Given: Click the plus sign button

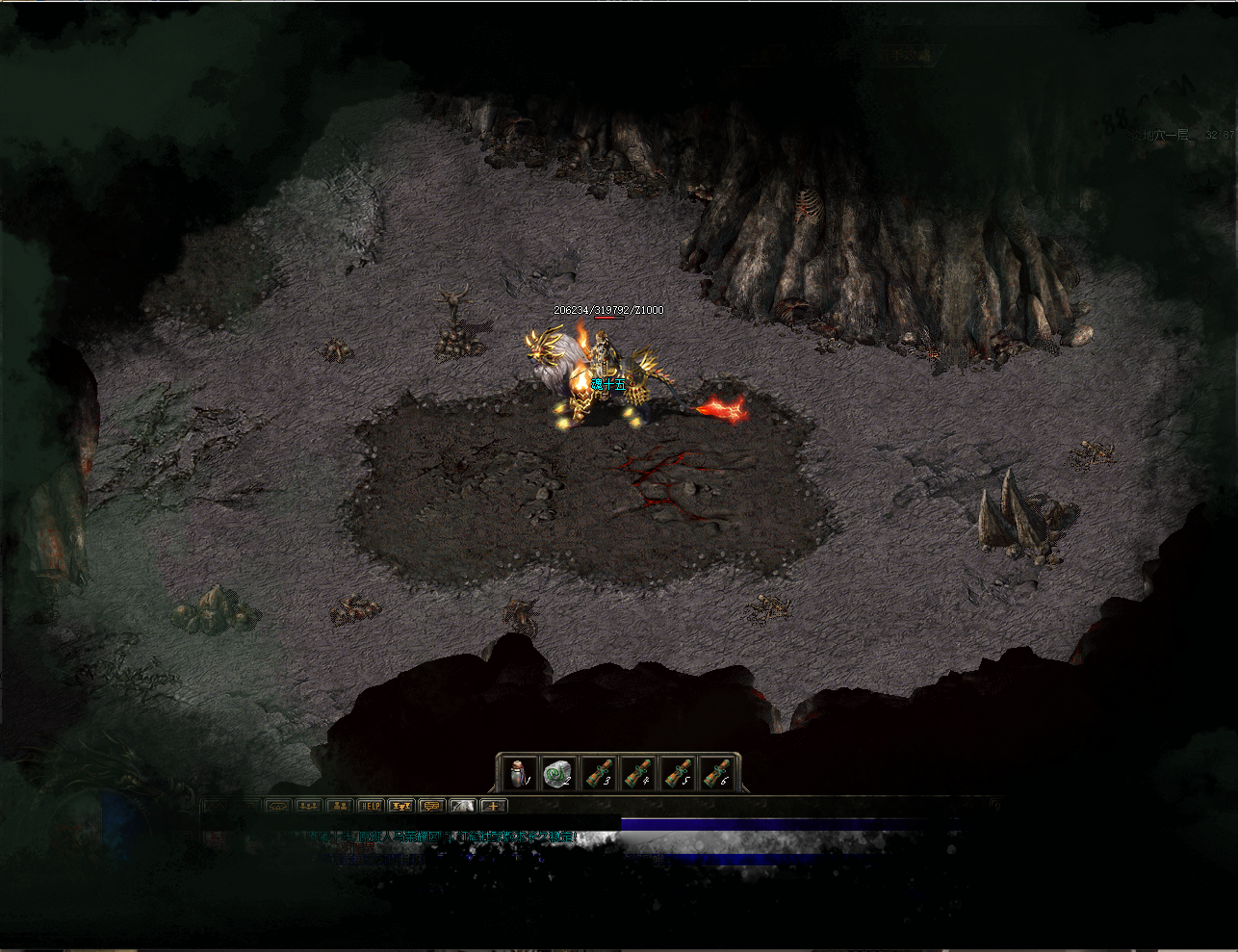Looking at the screenshot, I should click(493, 806).
